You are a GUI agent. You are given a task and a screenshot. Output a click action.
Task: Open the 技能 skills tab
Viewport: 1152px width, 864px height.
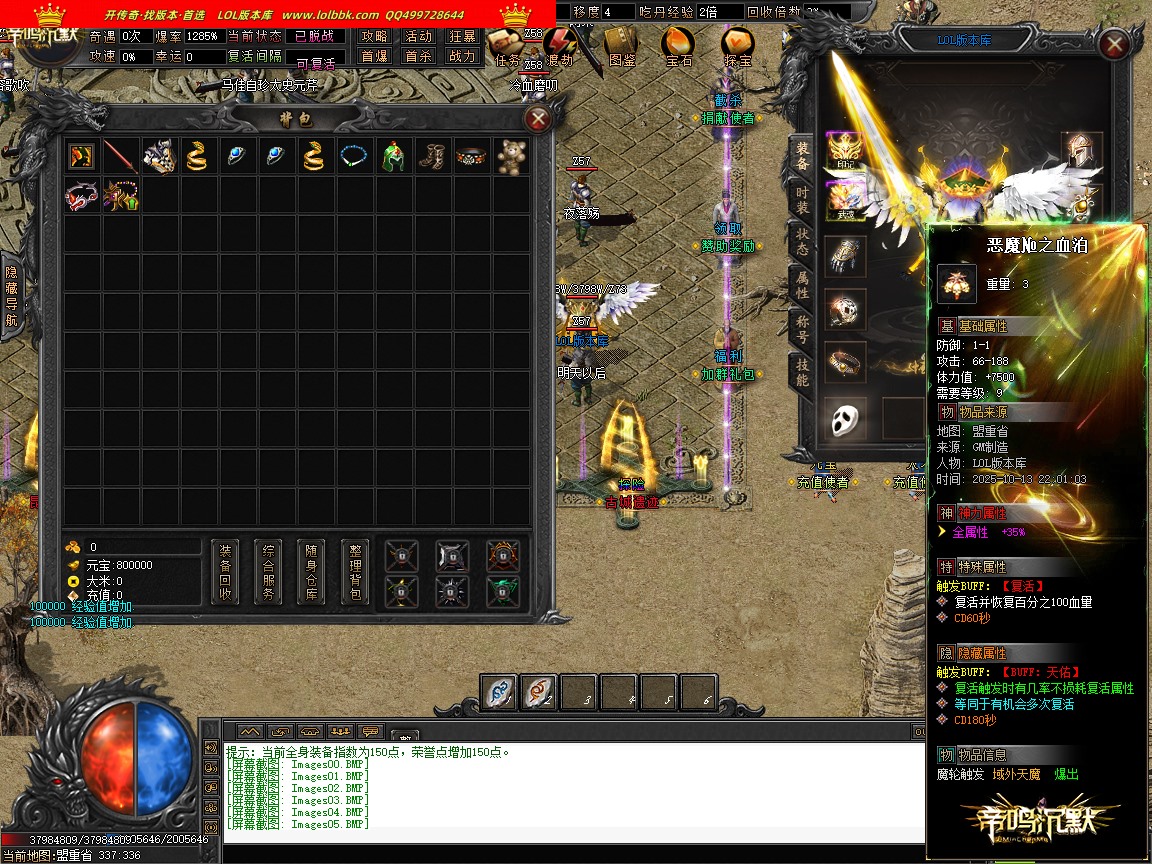tap(802, 372)
